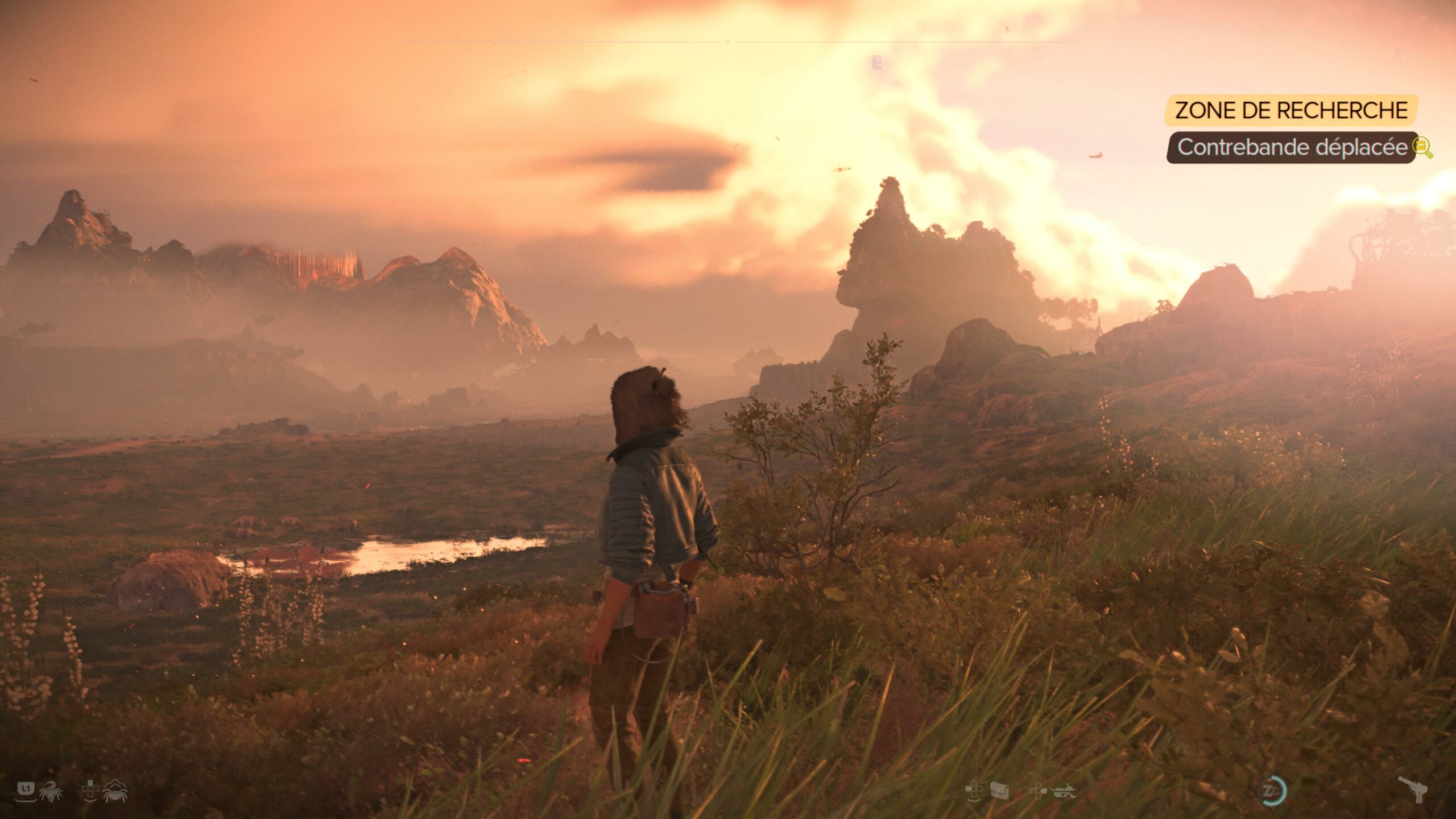Viewport: 1456px width, 819px height.
Task: Click the stun shot cooldown gauge
Action: pyautogui.click(x=1271, y=791)
